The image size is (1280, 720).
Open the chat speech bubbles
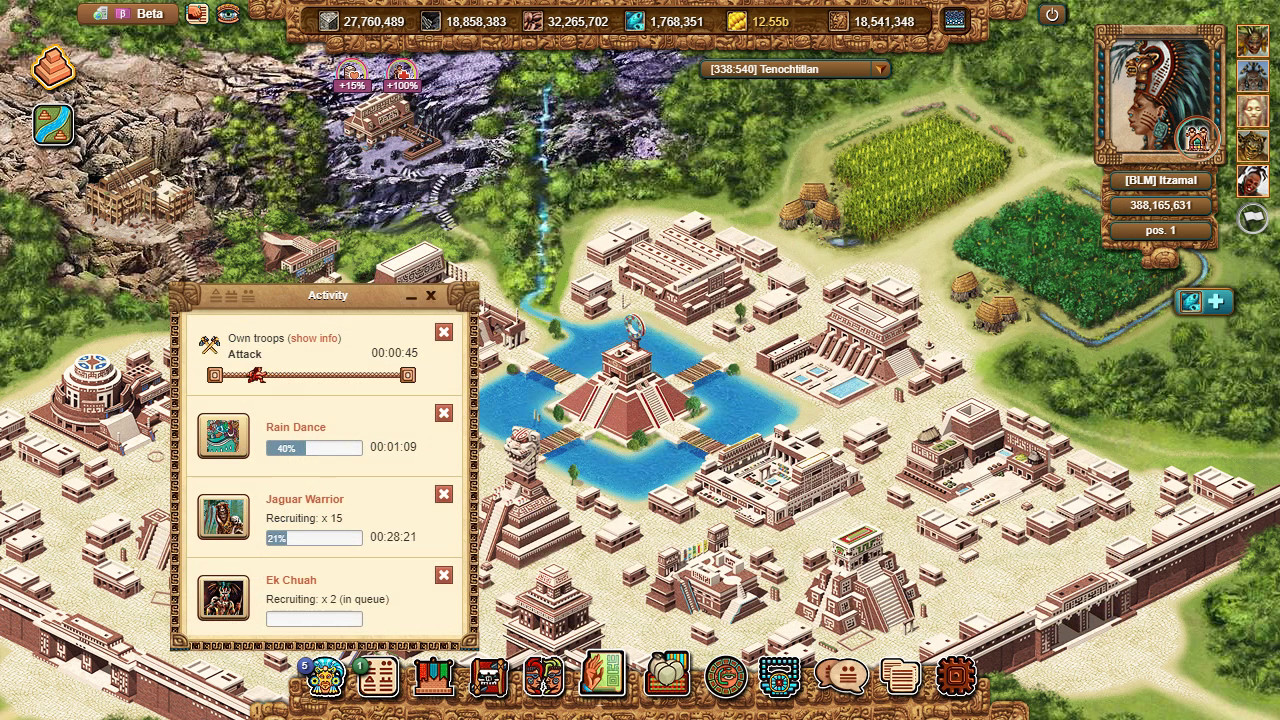(841, 677)
